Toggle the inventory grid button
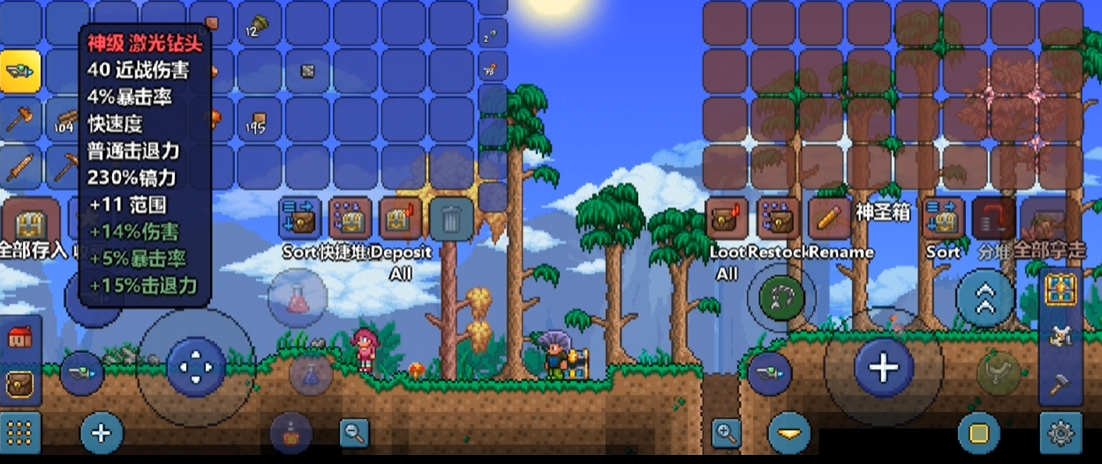The height and width of the screenshot is (464, 1102). pos(19,433)
